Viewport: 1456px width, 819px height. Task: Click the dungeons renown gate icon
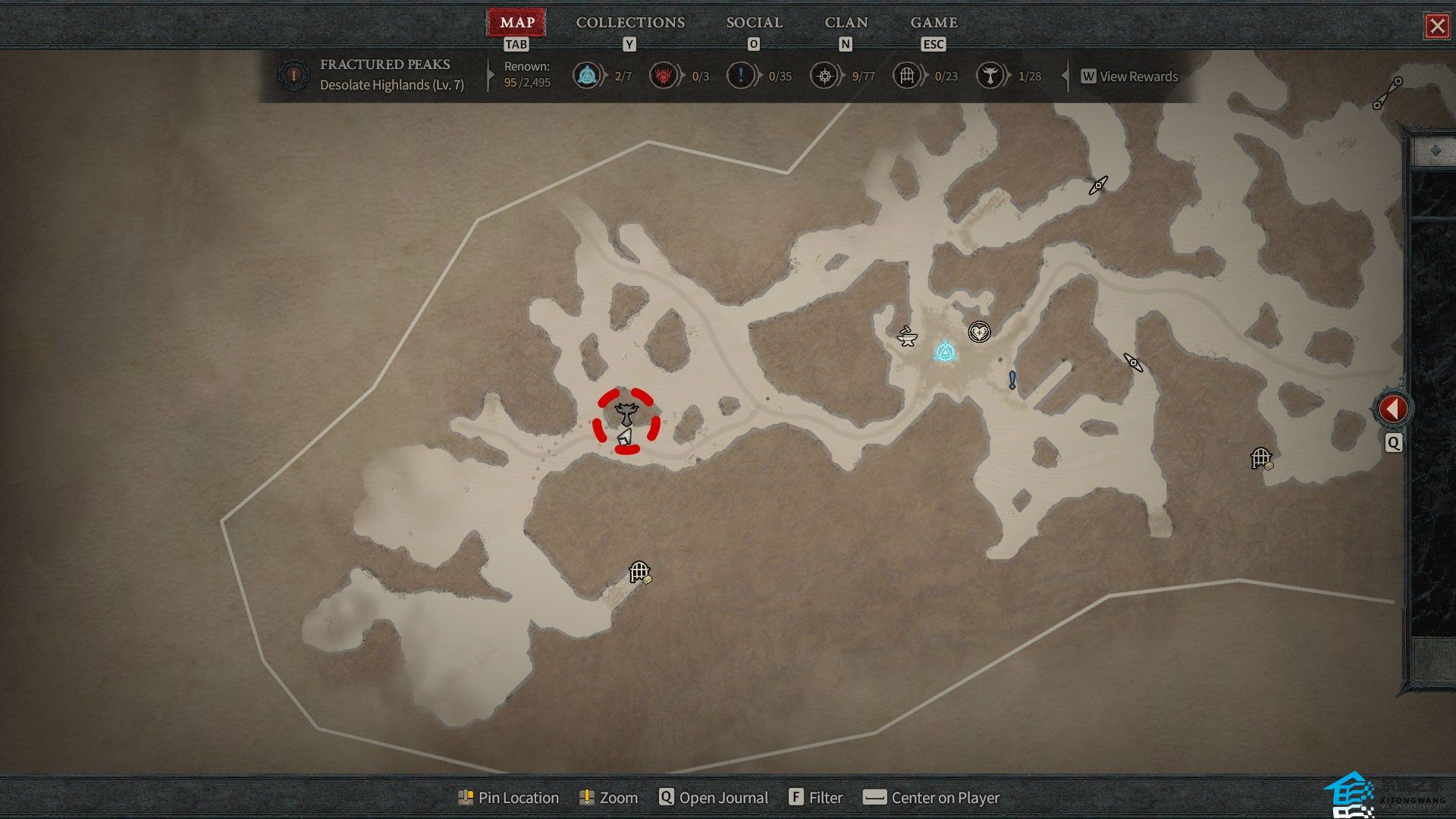(906, 76)
